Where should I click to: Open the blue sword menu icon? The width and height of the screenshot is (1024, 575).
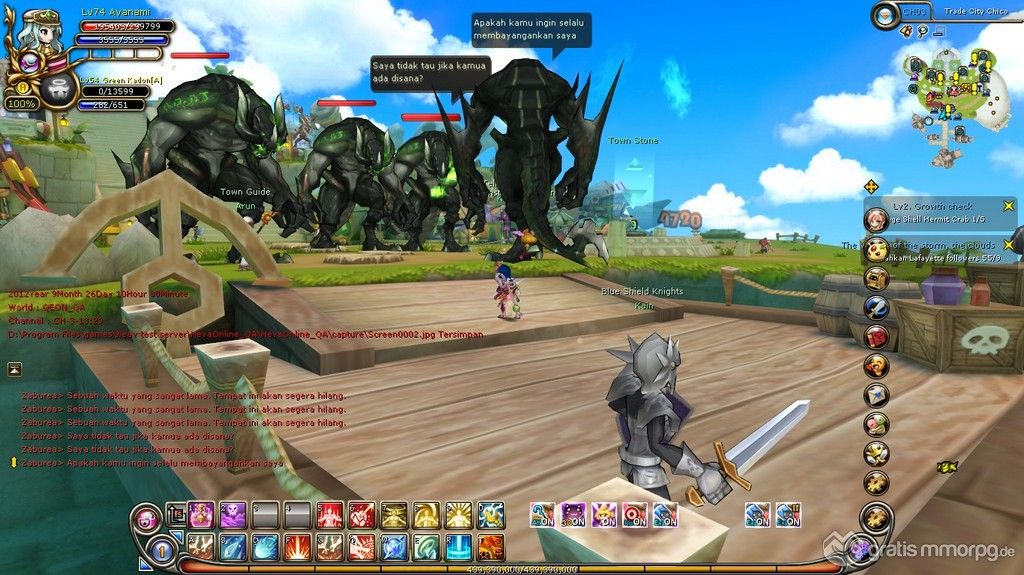click(877, 308)
